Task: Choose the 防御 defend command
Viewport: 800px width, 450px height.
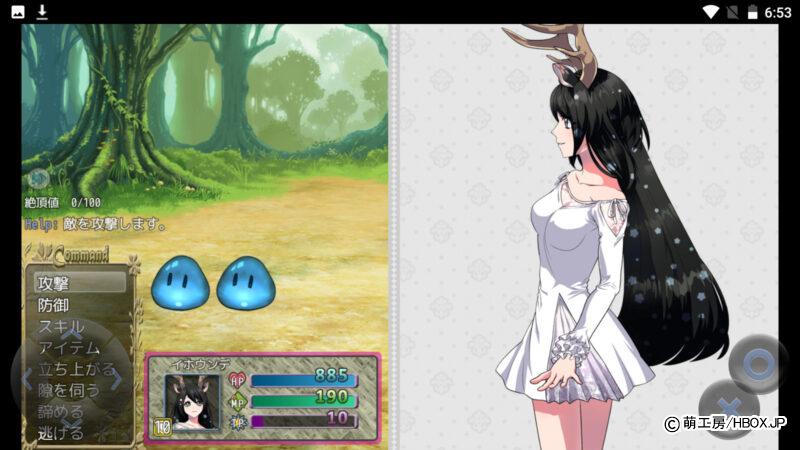Action: (54, 305)
